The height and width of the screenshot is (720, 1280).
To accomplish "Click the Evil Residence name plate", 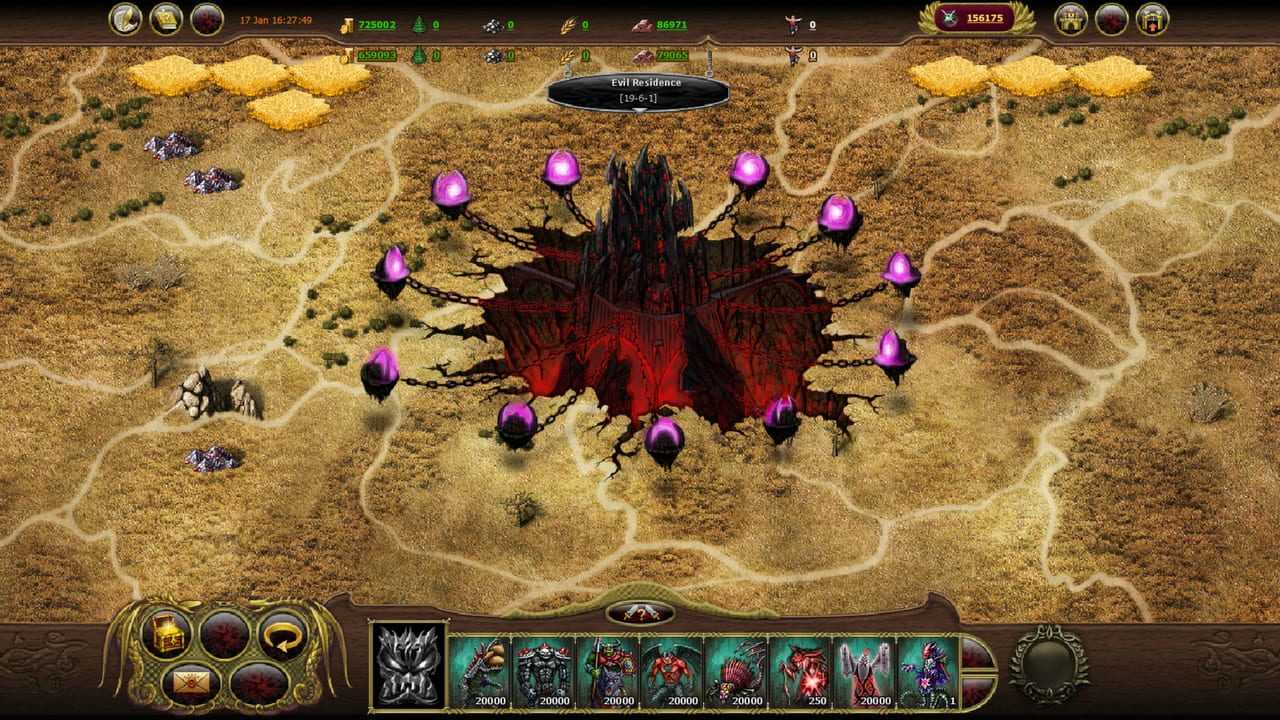I will tap(638, 90).
